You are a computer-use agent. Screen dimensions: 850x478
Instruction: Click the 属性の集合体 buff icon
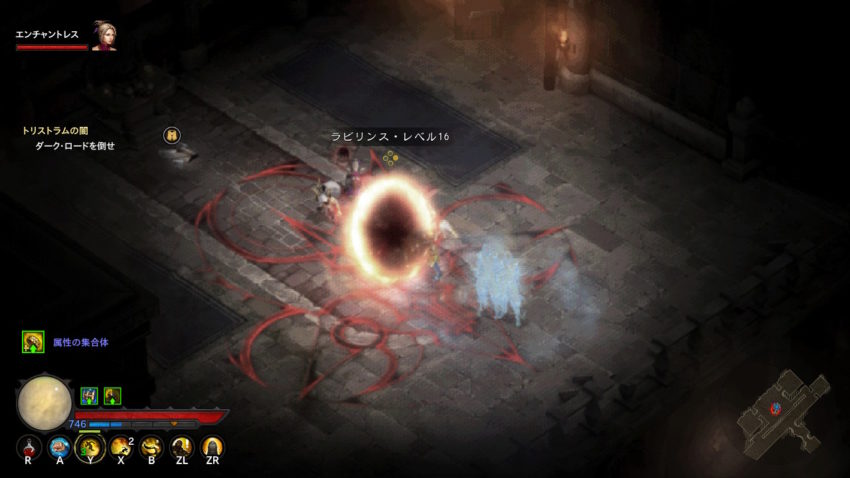[x=33, y=342]
